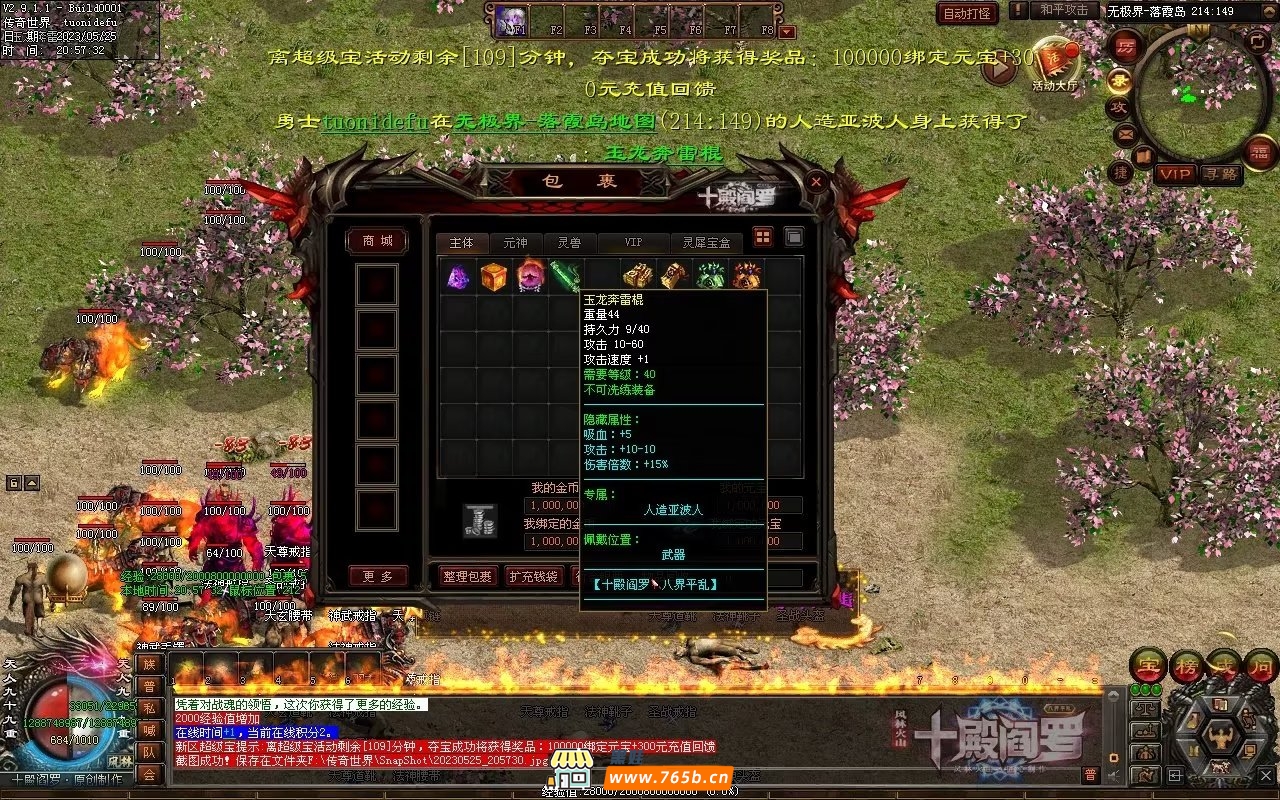Image resolution: width=1280 pixels, height=800 pixels.
Task: Open the VIP bag tab
Action: [x=633, y=243]
